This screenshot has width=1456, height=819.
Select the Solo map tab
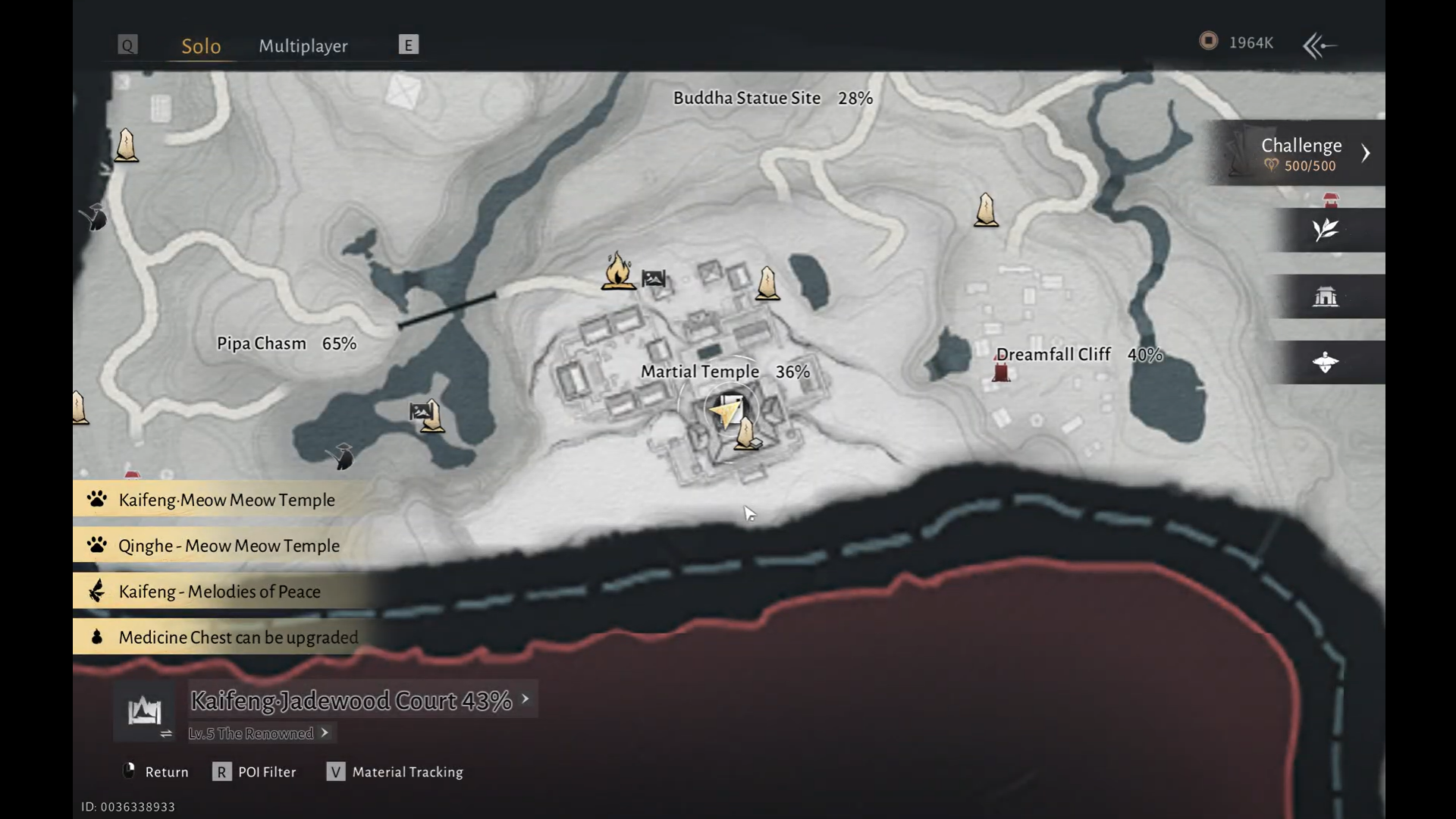pos(201,45)
